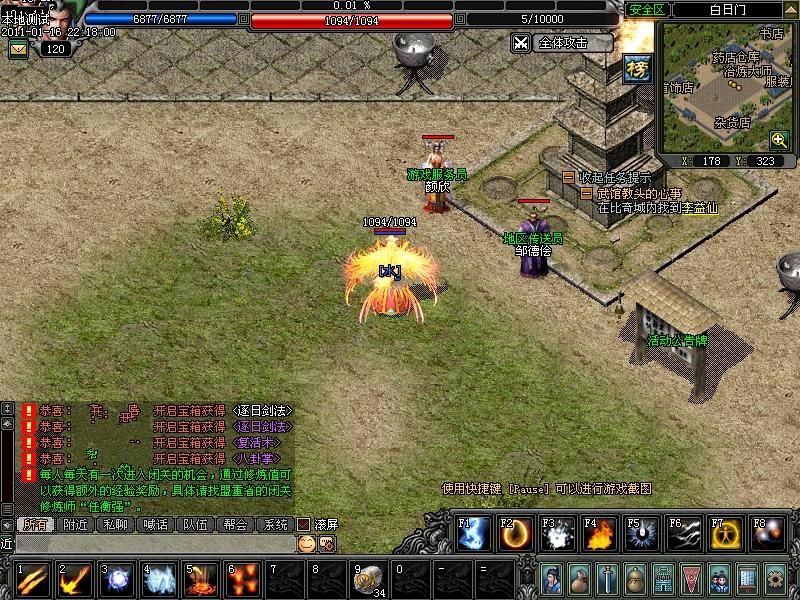Click the minimap's magnifier zoom button
The width and height of the screenshot is (800, 600).
pyautogui.click(x=779, y=139)
